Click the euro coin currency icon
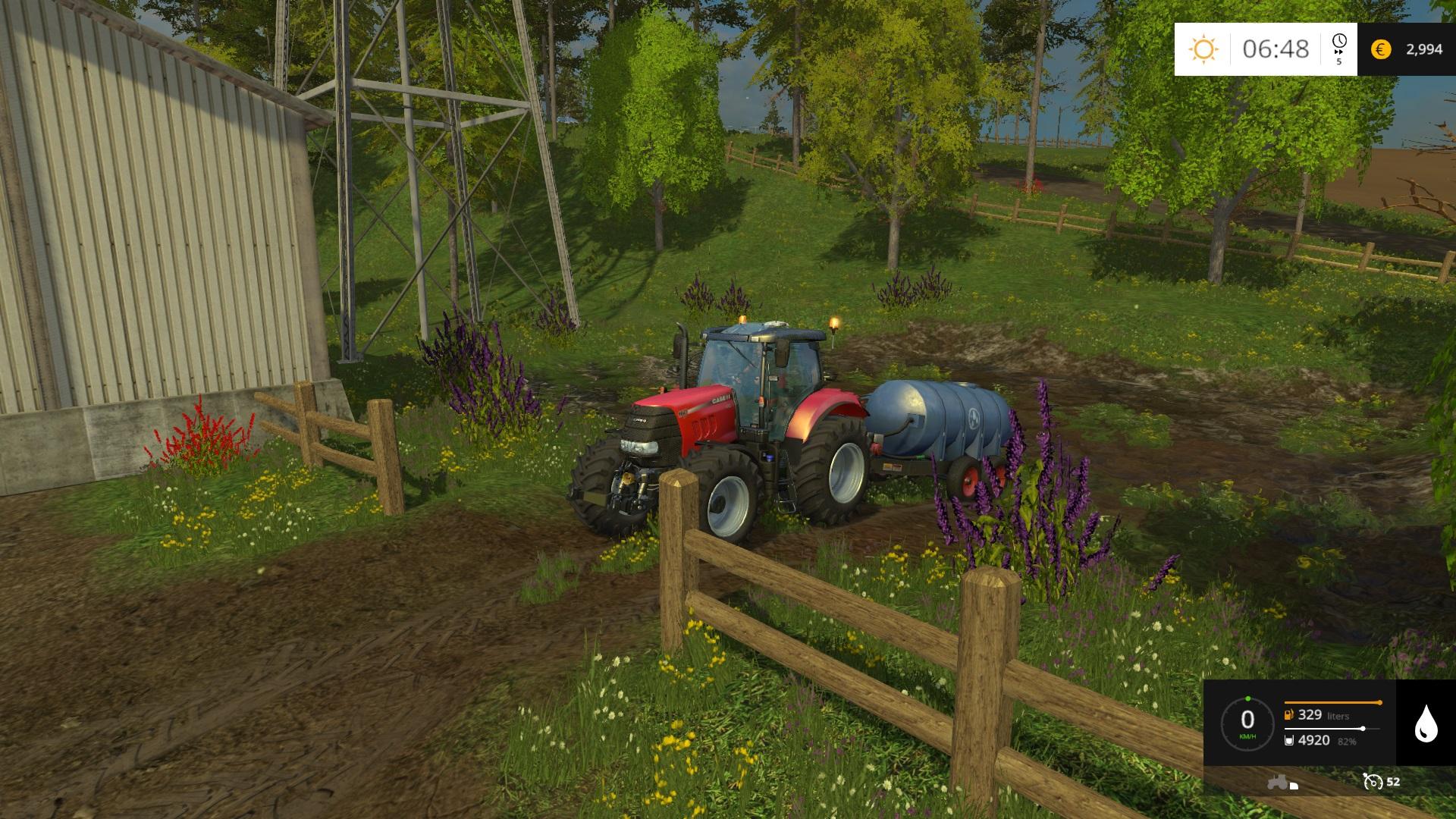1456x819 pixels. pyautogui.click(x=1382, y=50)
